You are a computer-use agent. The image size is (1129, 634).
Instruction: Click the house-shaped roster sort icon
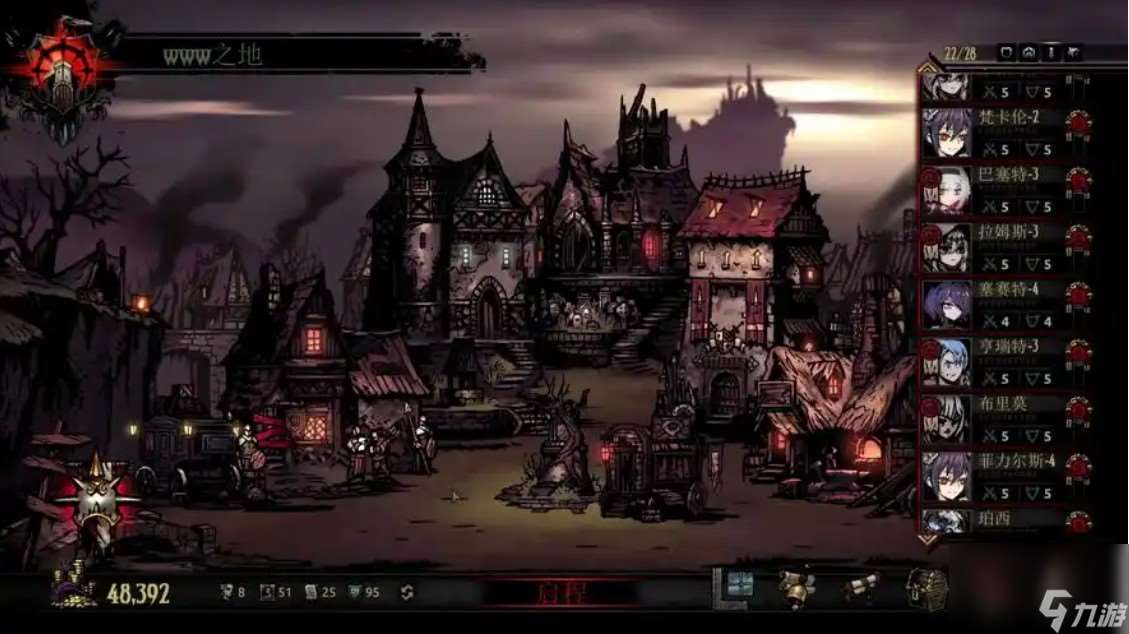pyautogui.click(x=1029, y=52)
